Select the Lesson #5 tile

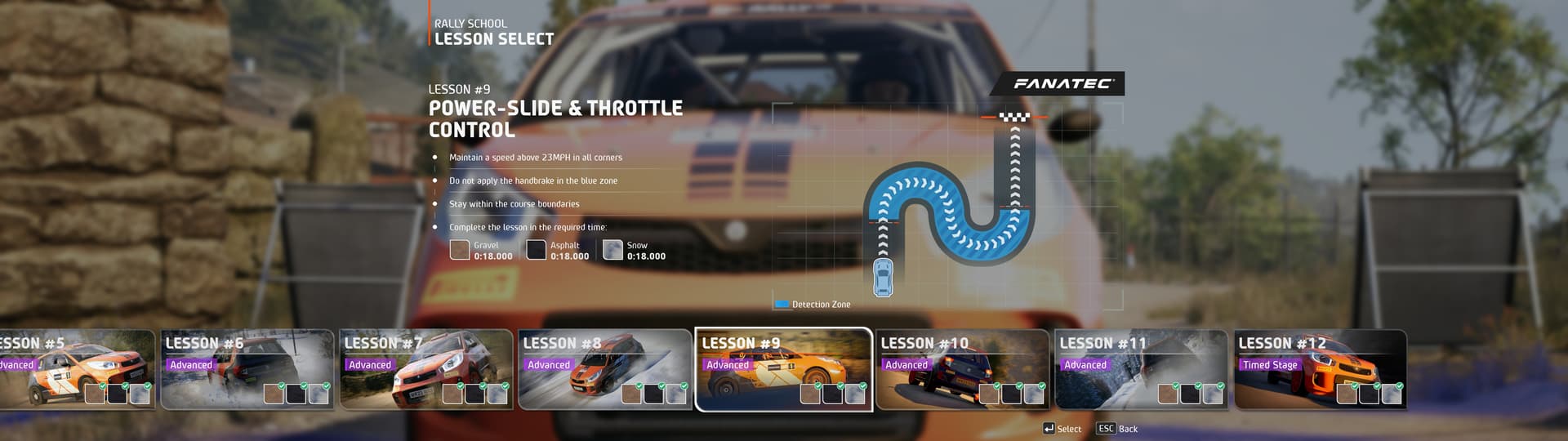tap(75, 369)
